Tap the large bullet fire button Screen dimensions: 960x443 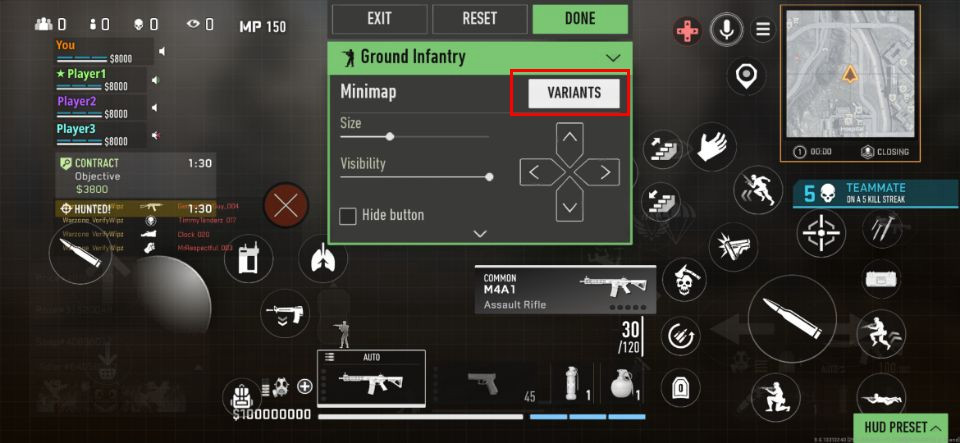(792, 319)
